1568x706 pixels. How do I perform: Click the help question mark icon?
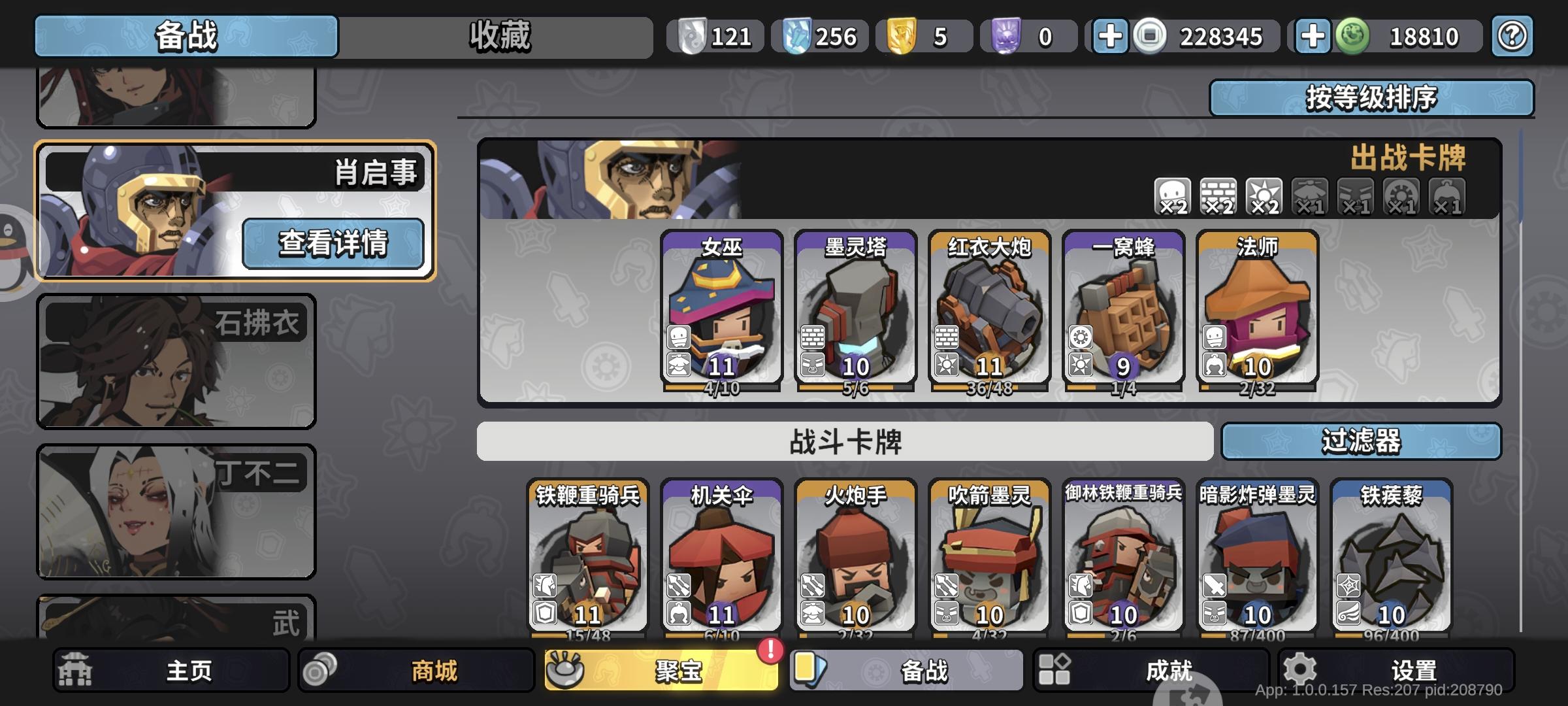coord(1511,37)
